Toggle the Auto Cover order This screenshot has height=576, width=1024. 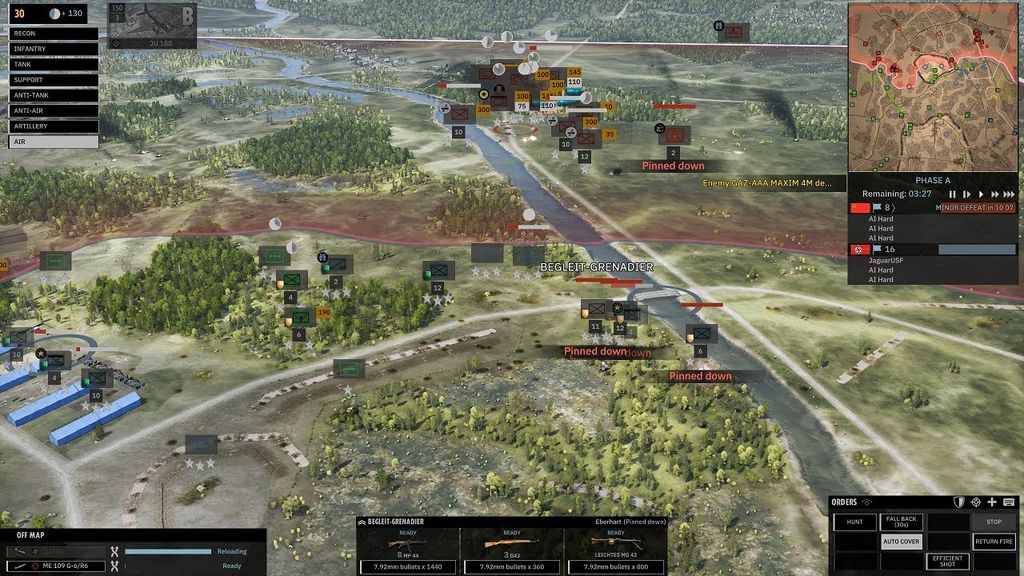(x=901, y=542)
